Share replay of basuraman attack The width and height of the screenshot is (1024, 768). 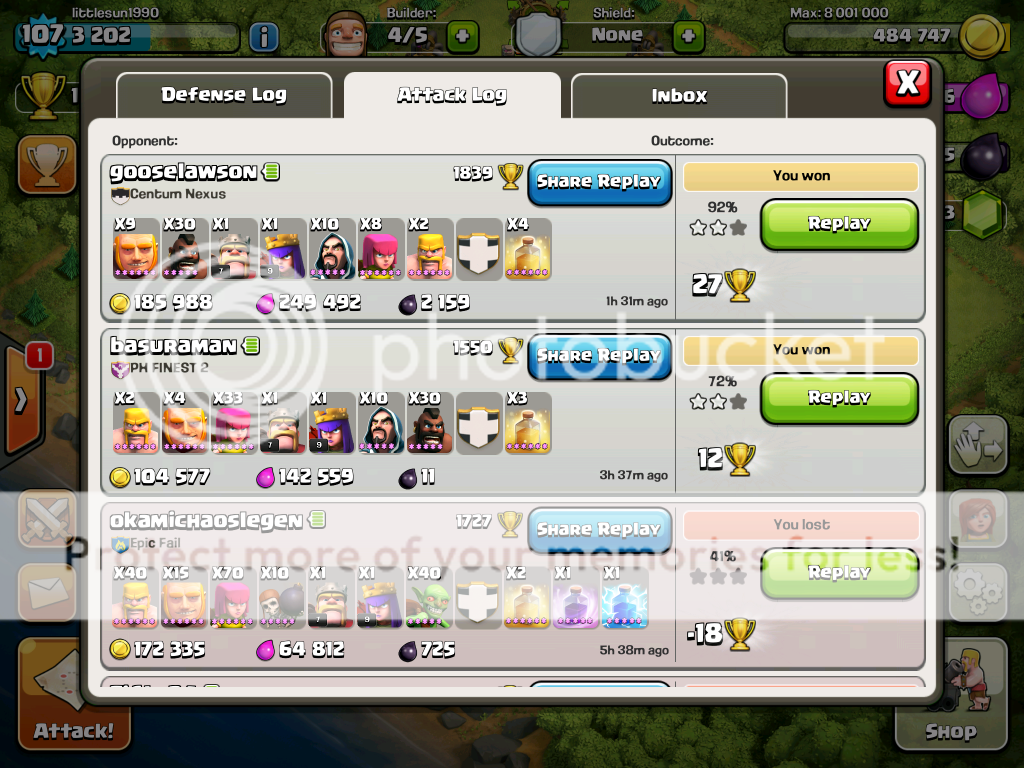pyautogui.click(x=599, y=356)
